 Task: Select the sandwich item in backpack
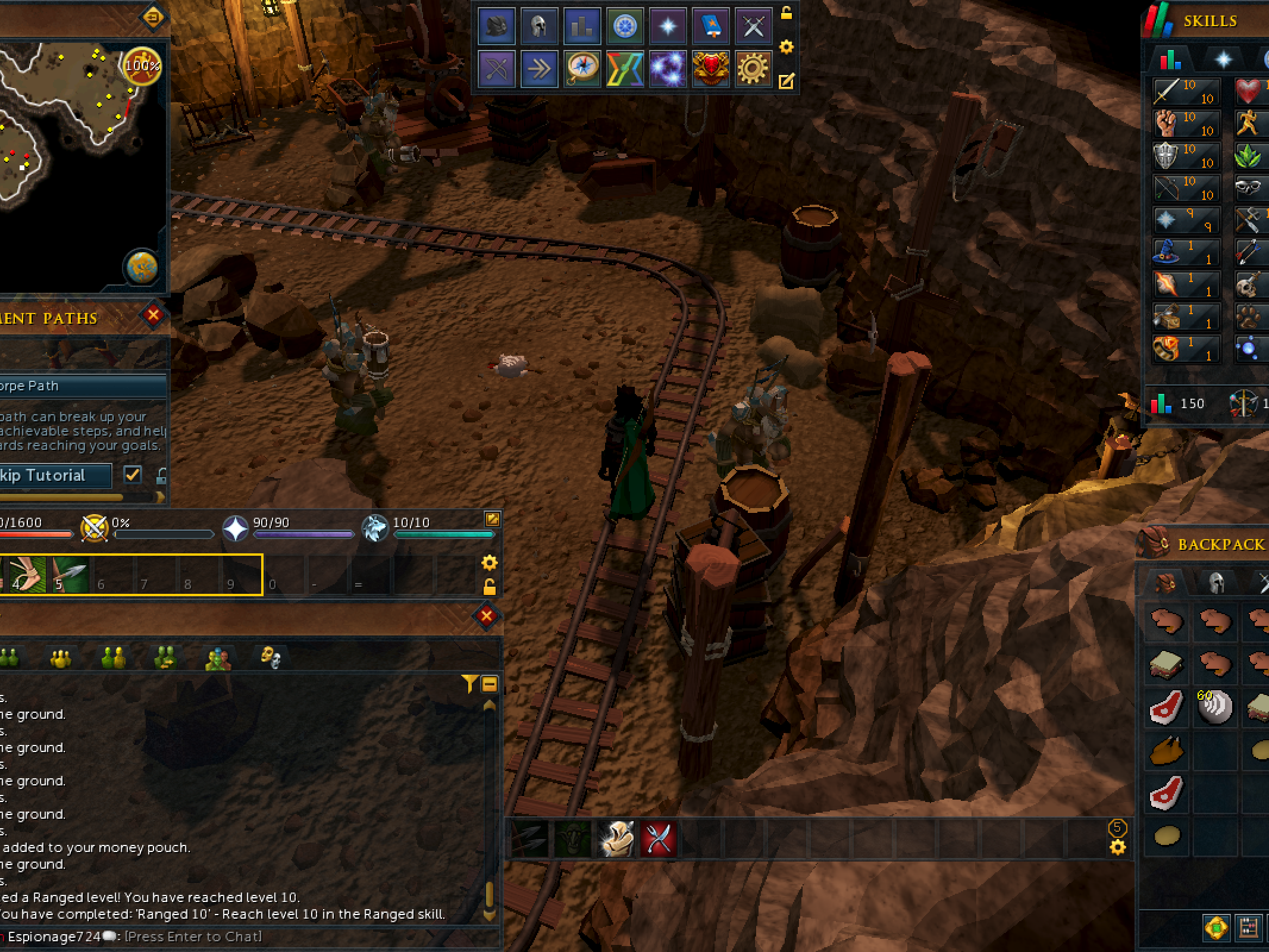pyautogui.click(x=1166, y=664)
